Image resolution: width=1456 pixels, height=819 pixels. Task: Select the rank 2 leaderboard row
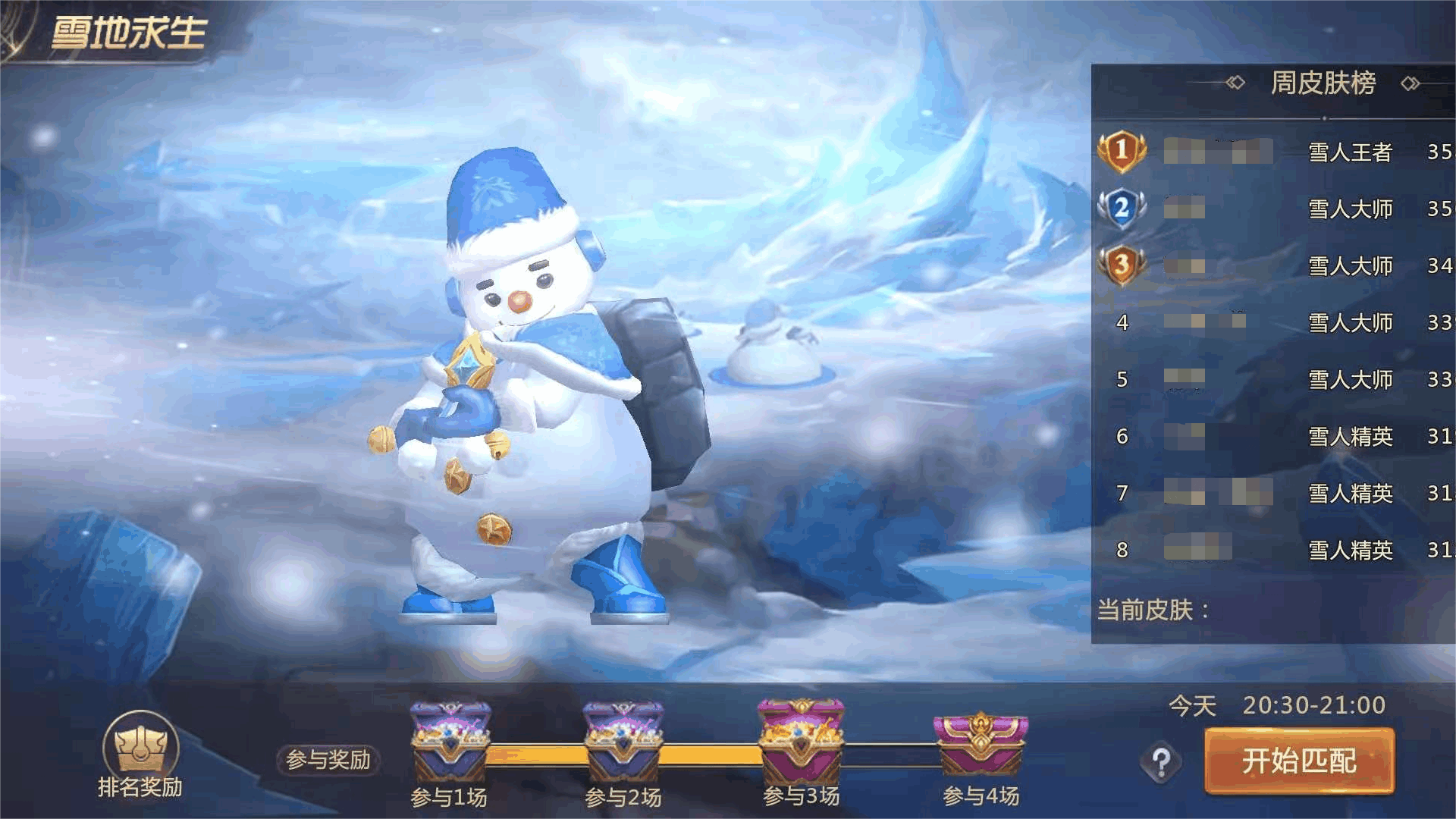1274,209
